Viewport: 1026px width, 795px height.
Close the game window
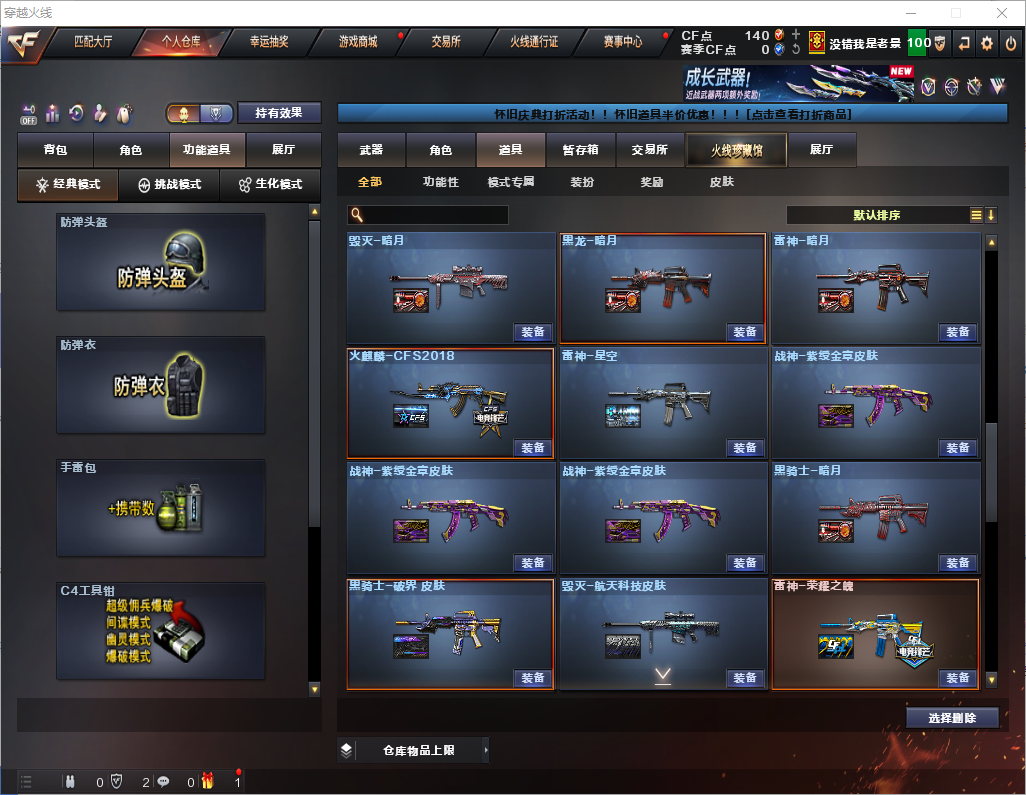tap(1001, 13)
